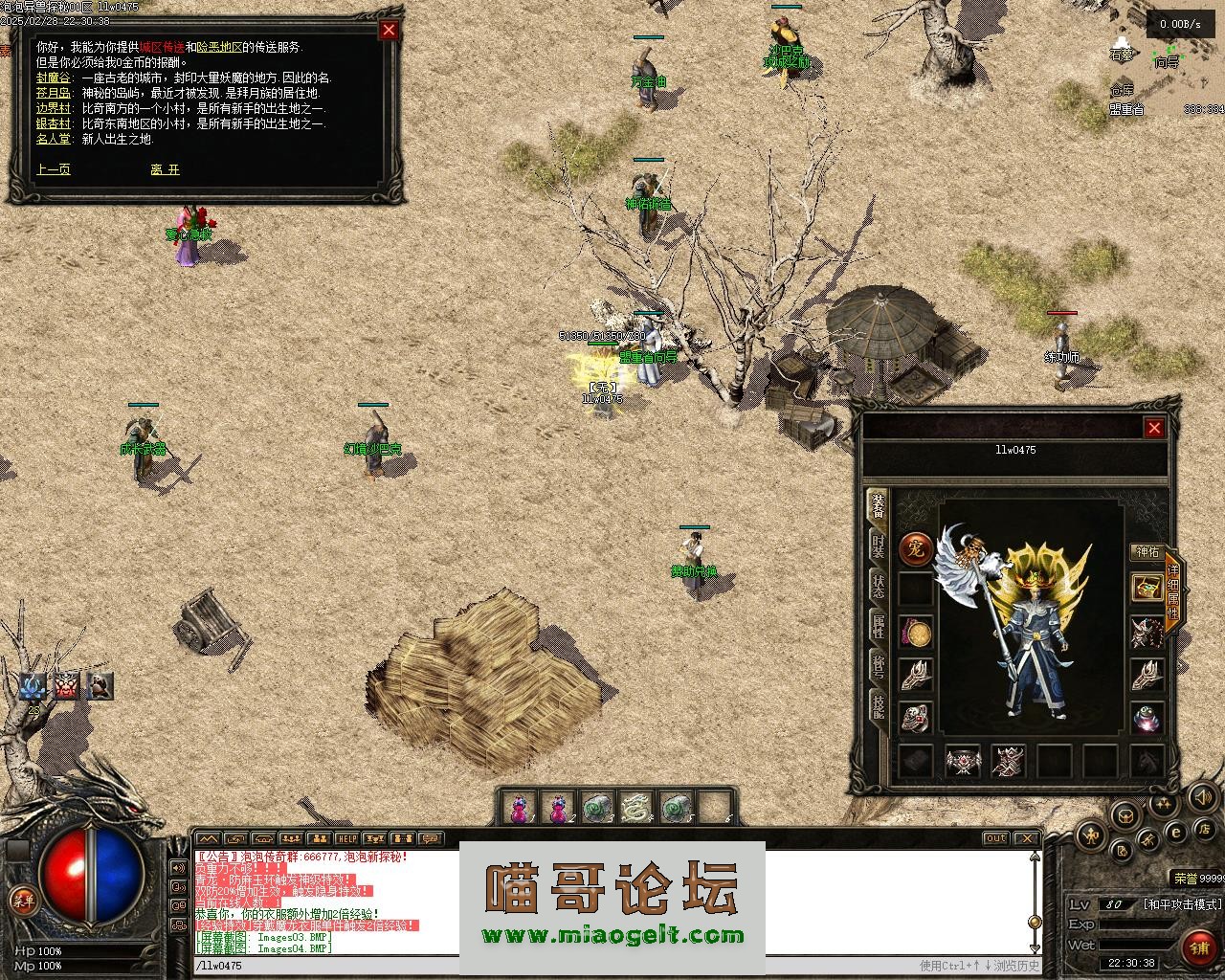Click the round 宠 pet button
This screenshot has width=1225, height=980.
click(x=916, y=550)
